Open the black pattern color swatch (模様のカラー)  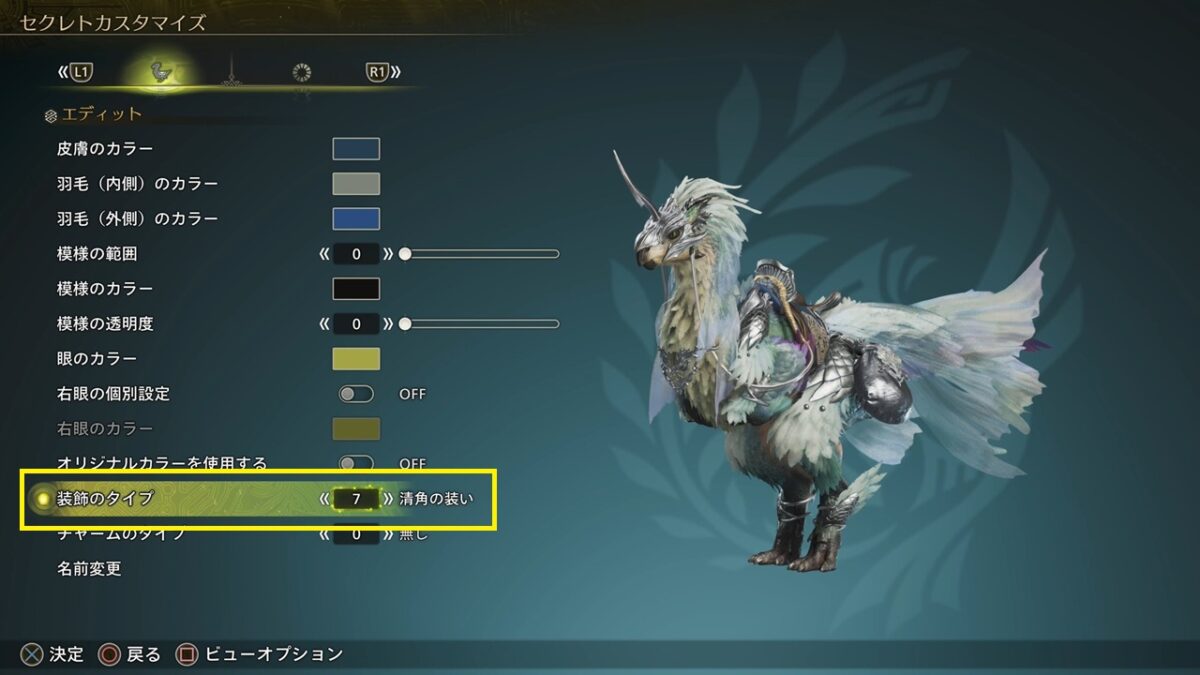(x=356, y=289)
